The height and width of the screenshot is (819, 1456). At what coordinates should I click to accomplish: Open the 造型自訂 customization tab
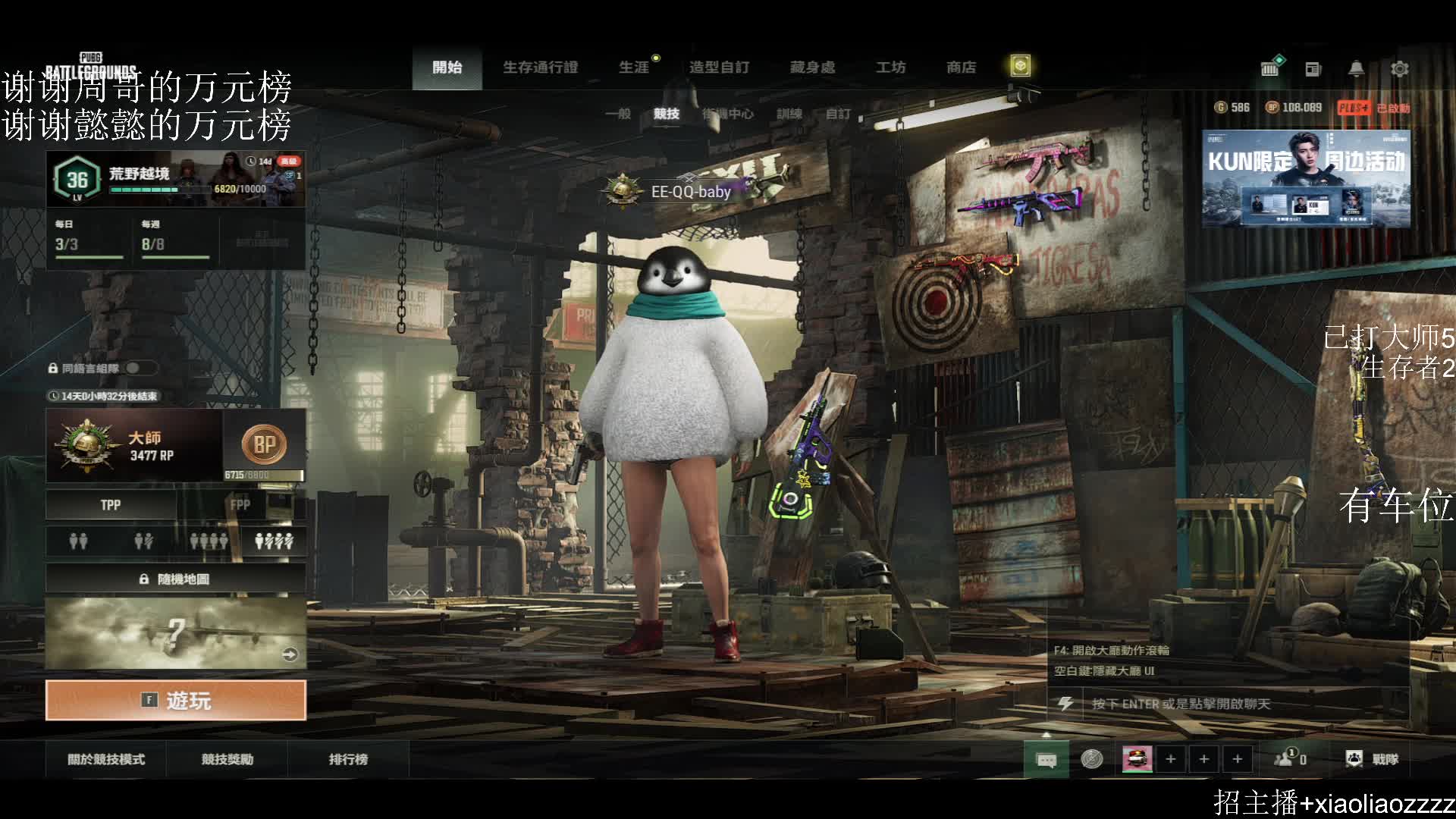pyautogui.click(x=719, y=67)
